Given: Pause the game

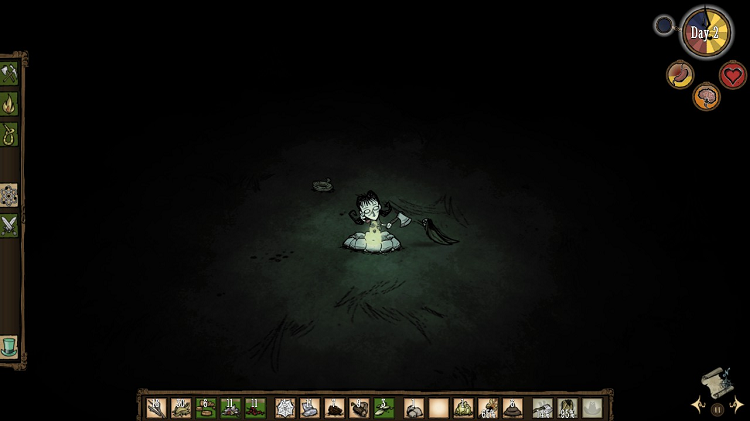Looking at the screenshot, I should [x=717, y=408].
